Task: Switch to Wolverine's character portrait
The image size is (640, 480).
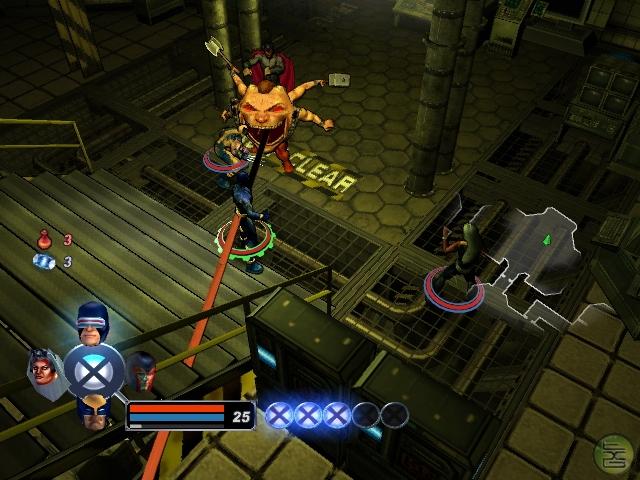Action: 94,410
